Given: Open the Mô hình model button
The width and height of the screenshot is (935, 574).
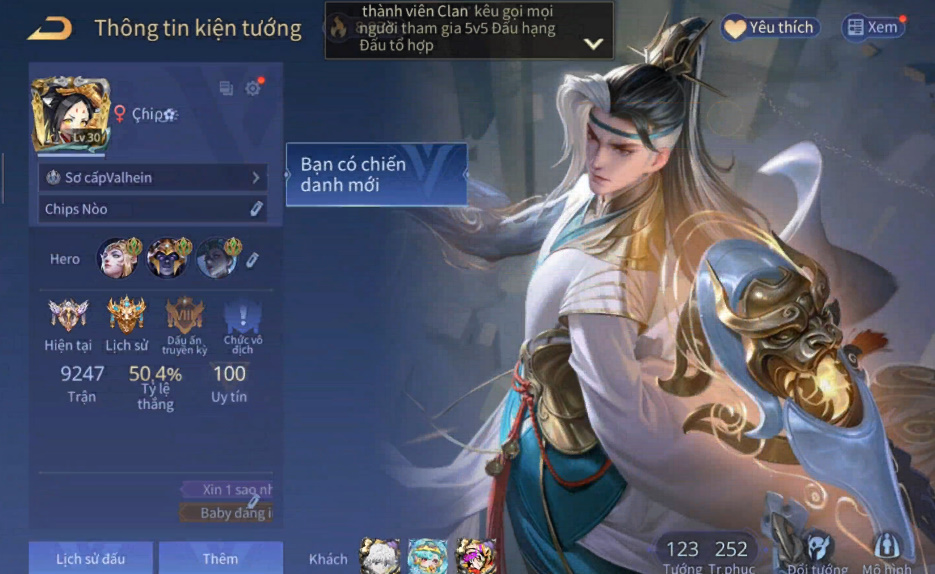Looking at the screenshot, I should [886, 552].
